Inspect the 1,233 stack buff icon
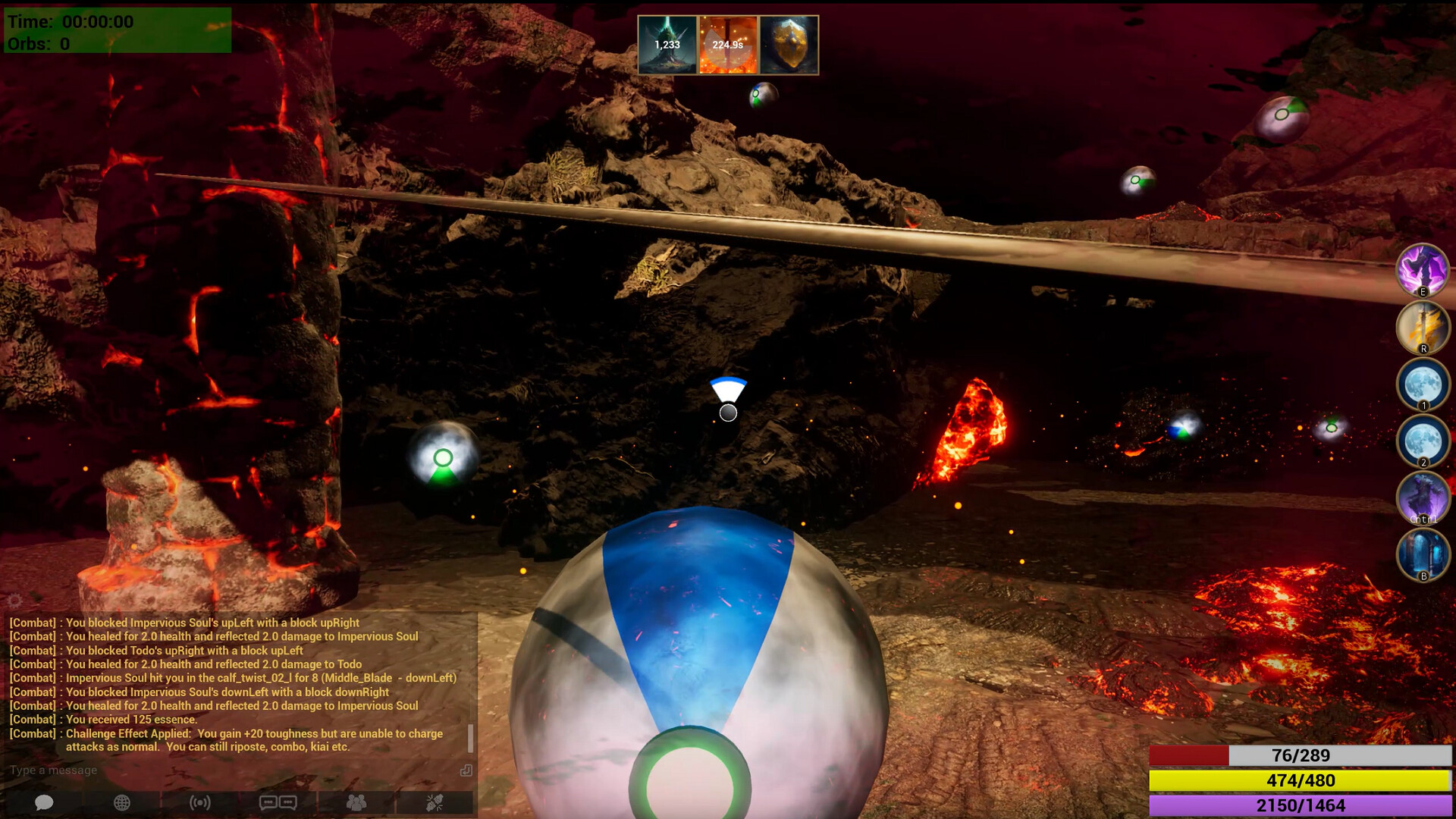Image resolution: width=1456 pixels, height=819 pixels. point(668,45)
